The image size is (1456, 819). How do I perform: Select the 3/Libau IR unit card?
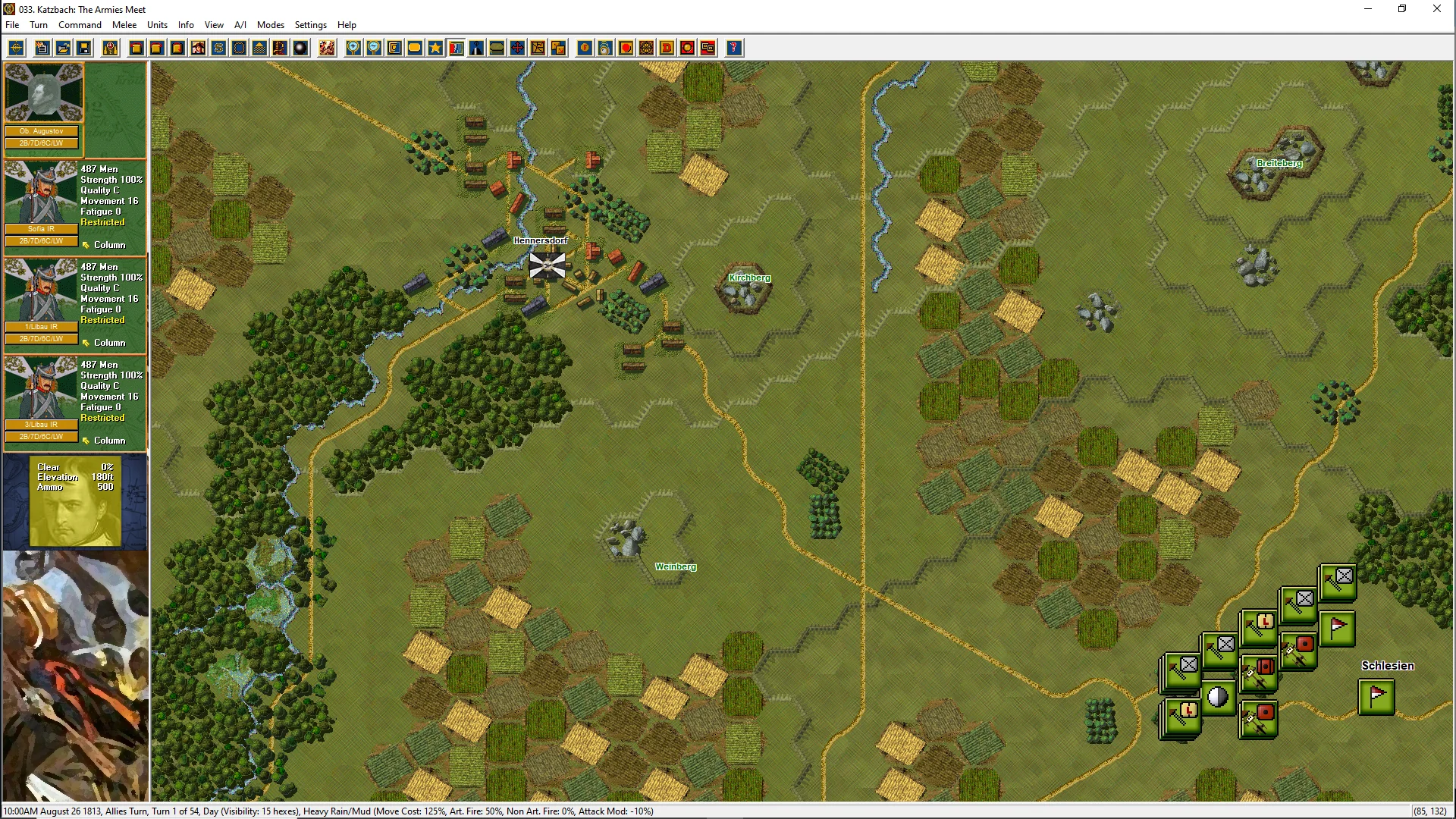tap(42, 399)
